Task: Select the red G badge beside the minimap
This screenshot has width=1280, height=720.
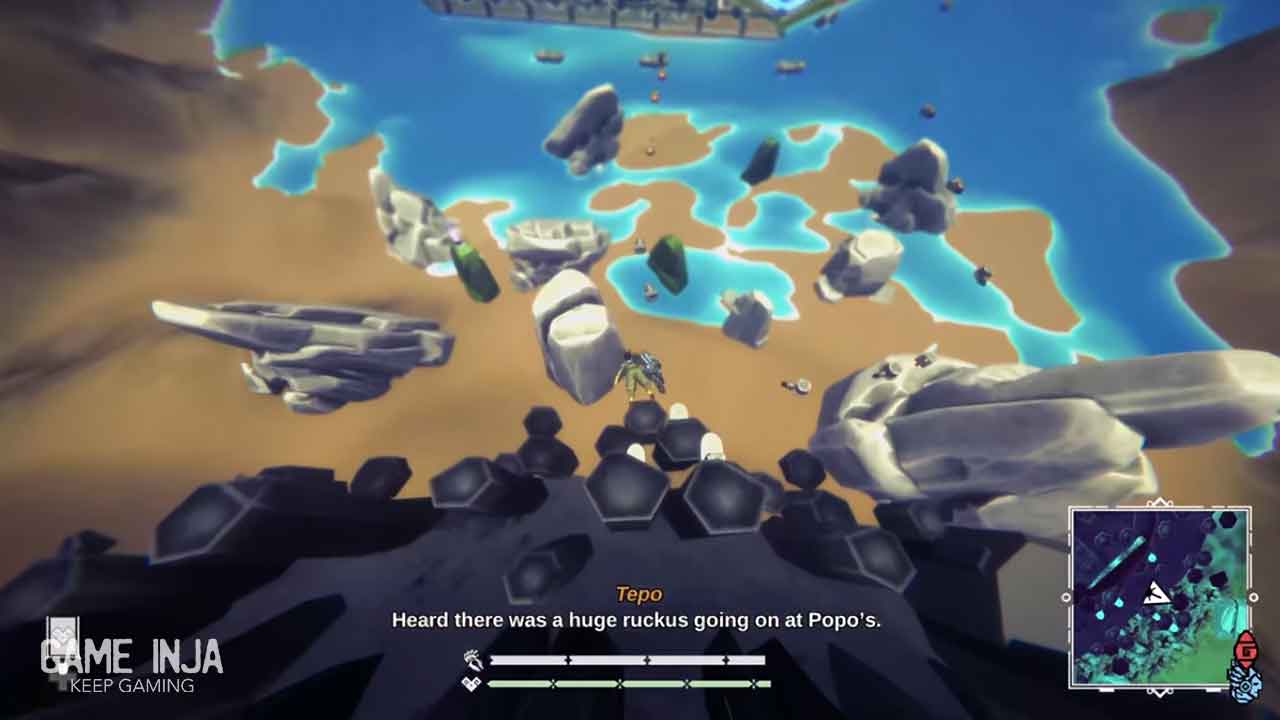Action: 1245,648
